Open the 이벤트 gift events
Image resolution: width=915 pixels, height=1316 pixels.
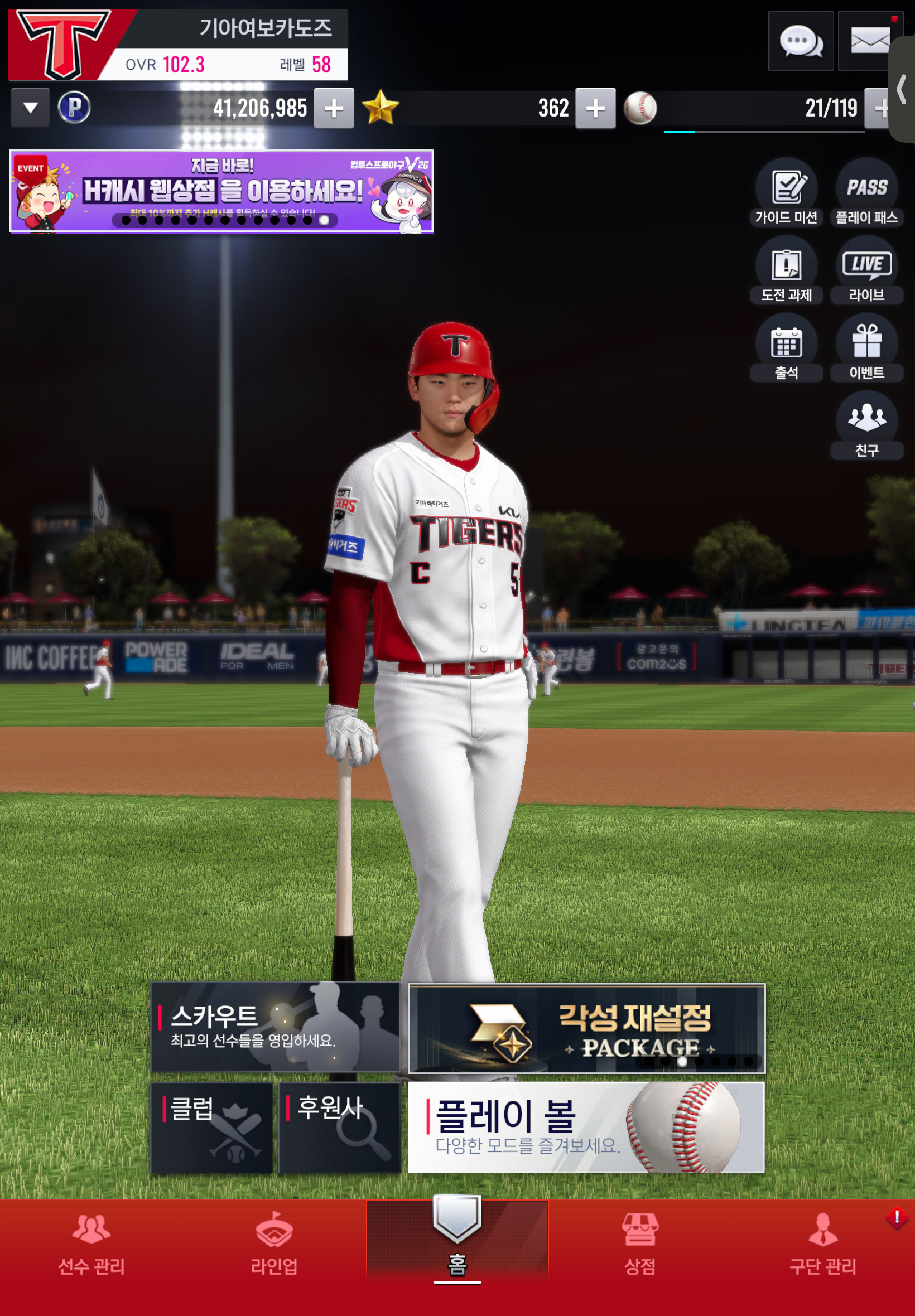pos(866,349)
